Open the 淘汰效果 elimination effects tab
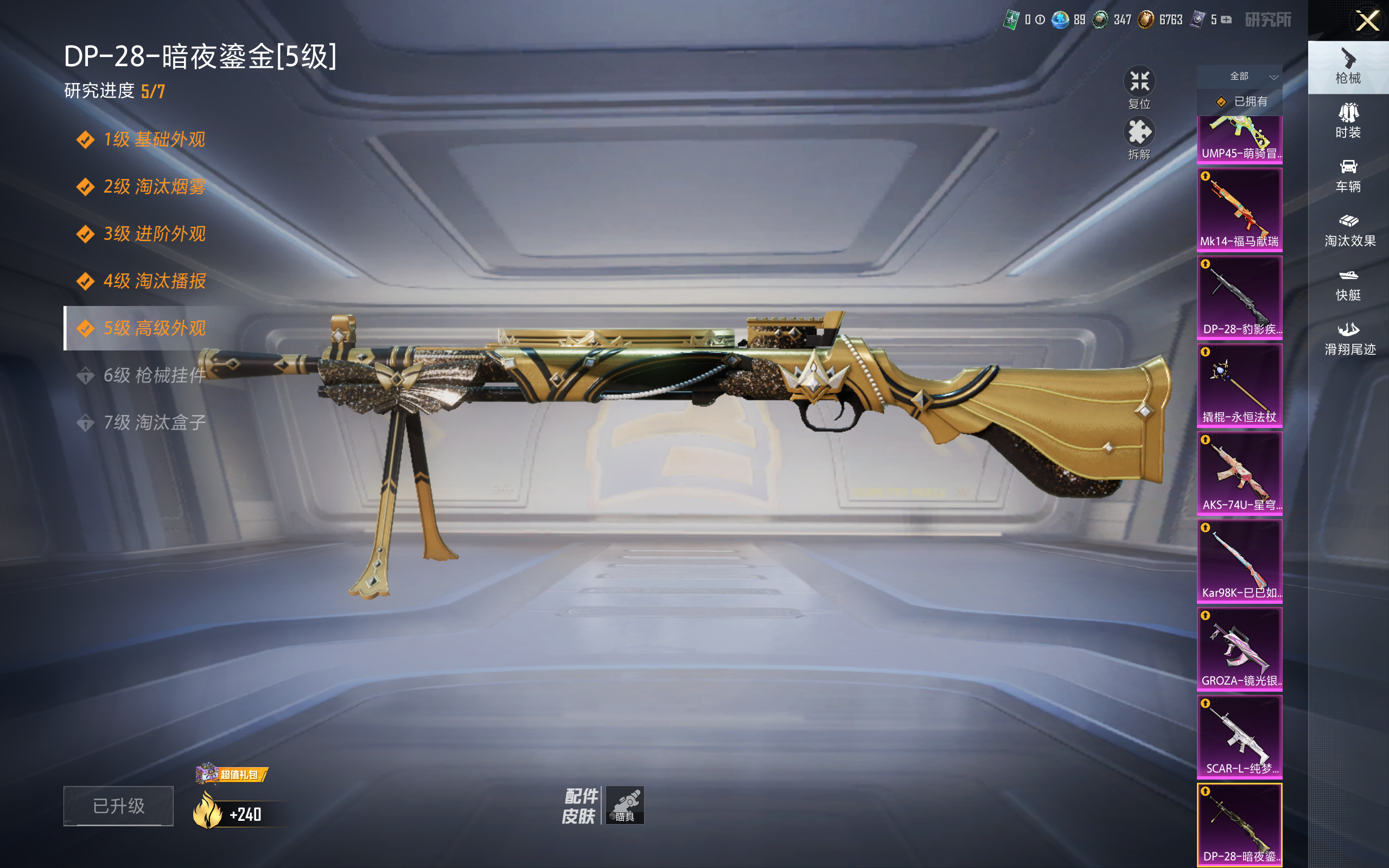The image size is (1389, 868). coord(1349,229)
